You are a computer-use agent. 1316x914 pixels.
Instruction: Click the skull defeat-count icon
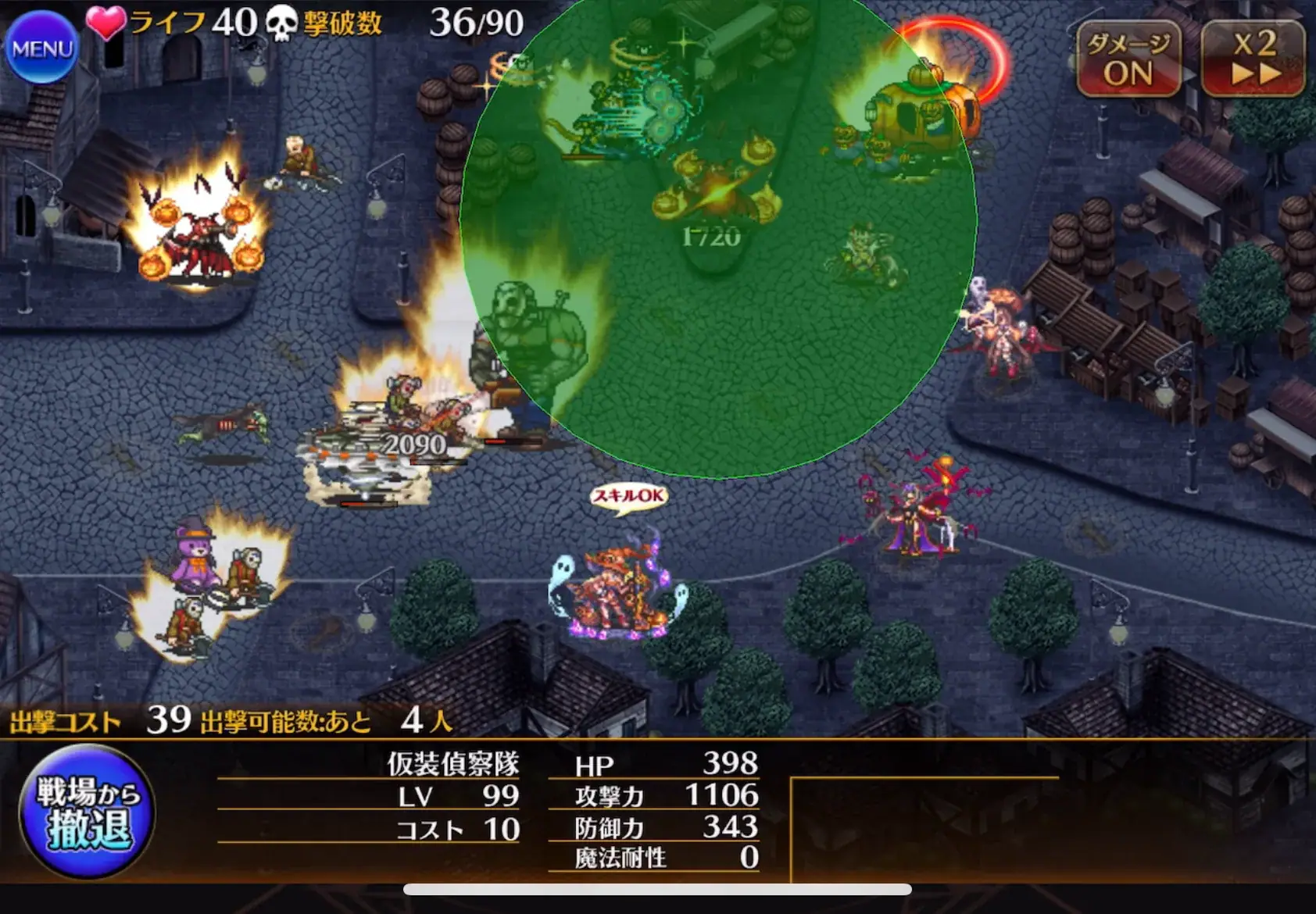282,23
